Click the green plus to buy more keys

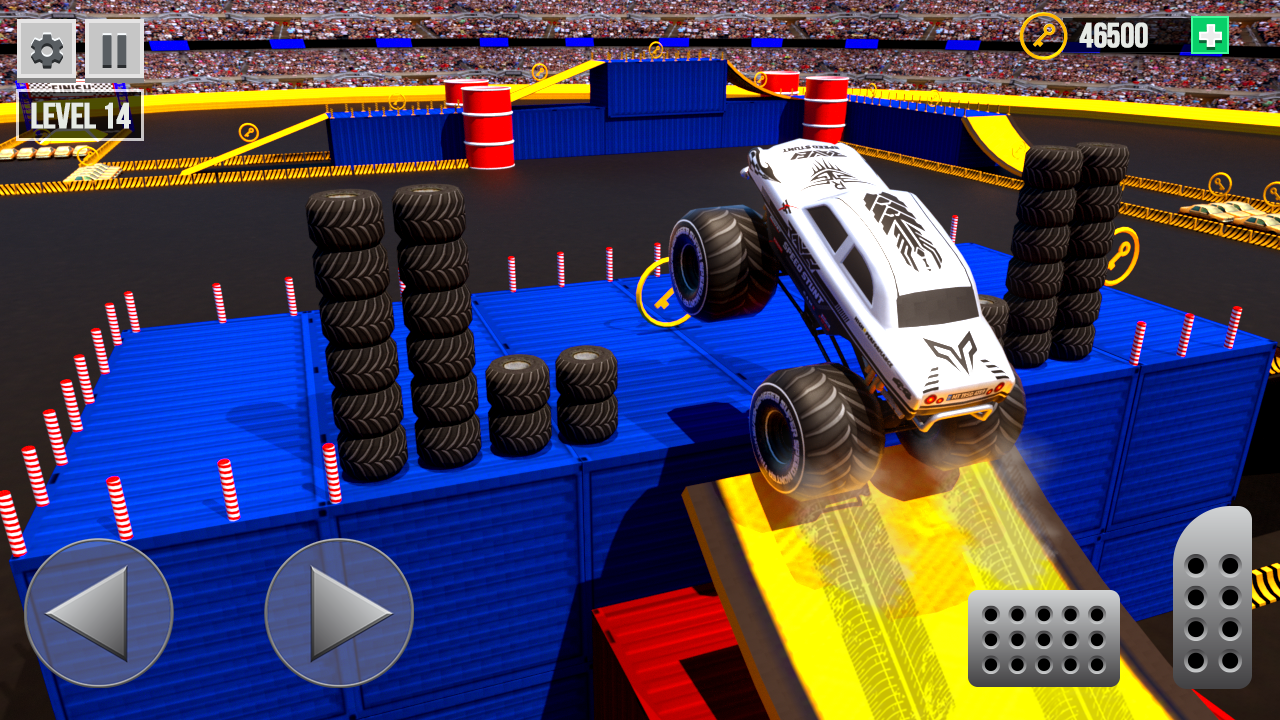click(x=1210, y=33)
